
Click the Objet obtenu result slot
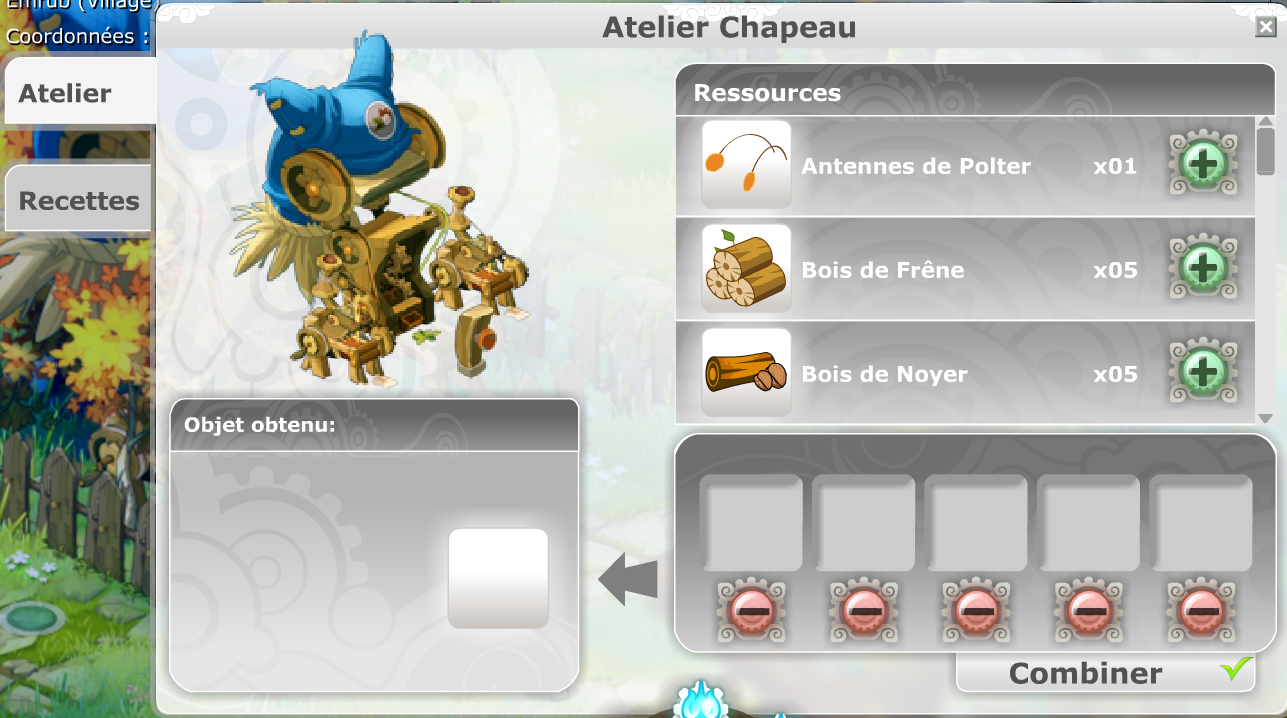click(498, 577)
